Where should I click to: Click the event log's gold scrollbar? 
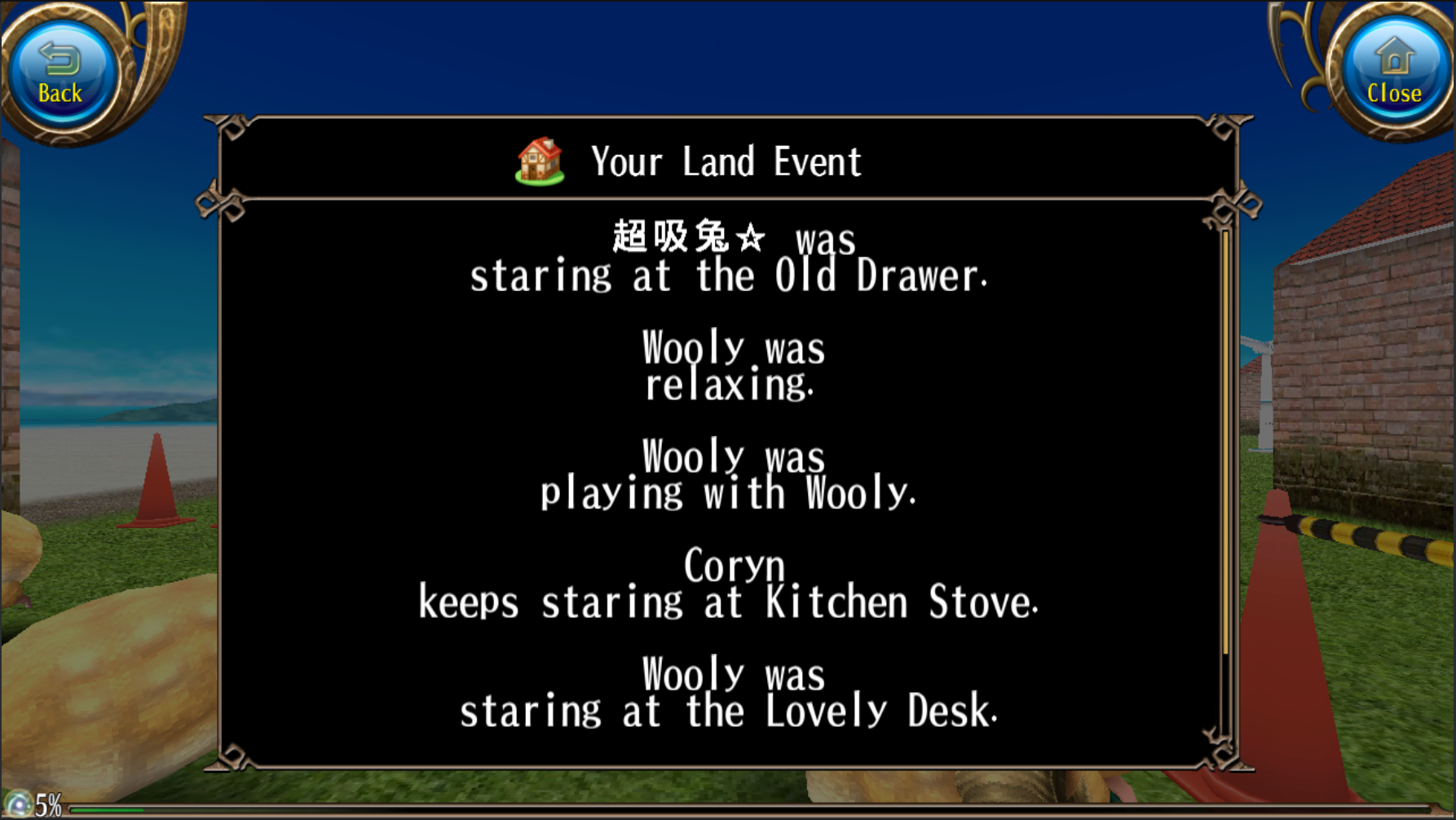(1224, 440)
